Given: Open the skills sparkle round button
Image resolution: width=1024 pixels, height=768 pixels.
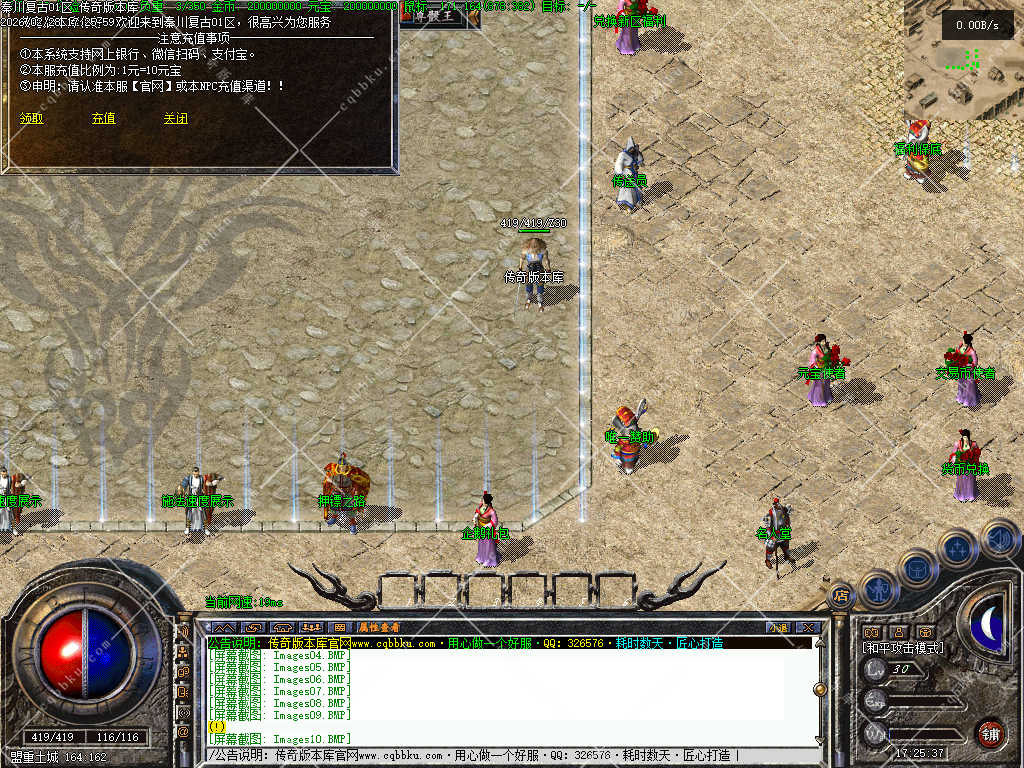Looking at the screenshot, I should pos(957,548).
